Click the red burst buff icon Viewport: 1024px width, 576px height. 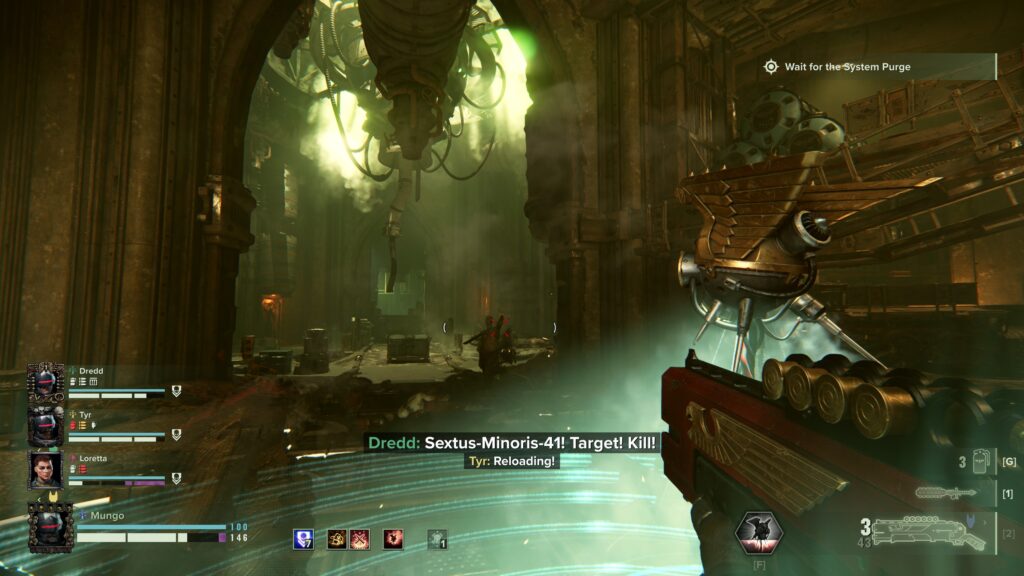[394, 539]
